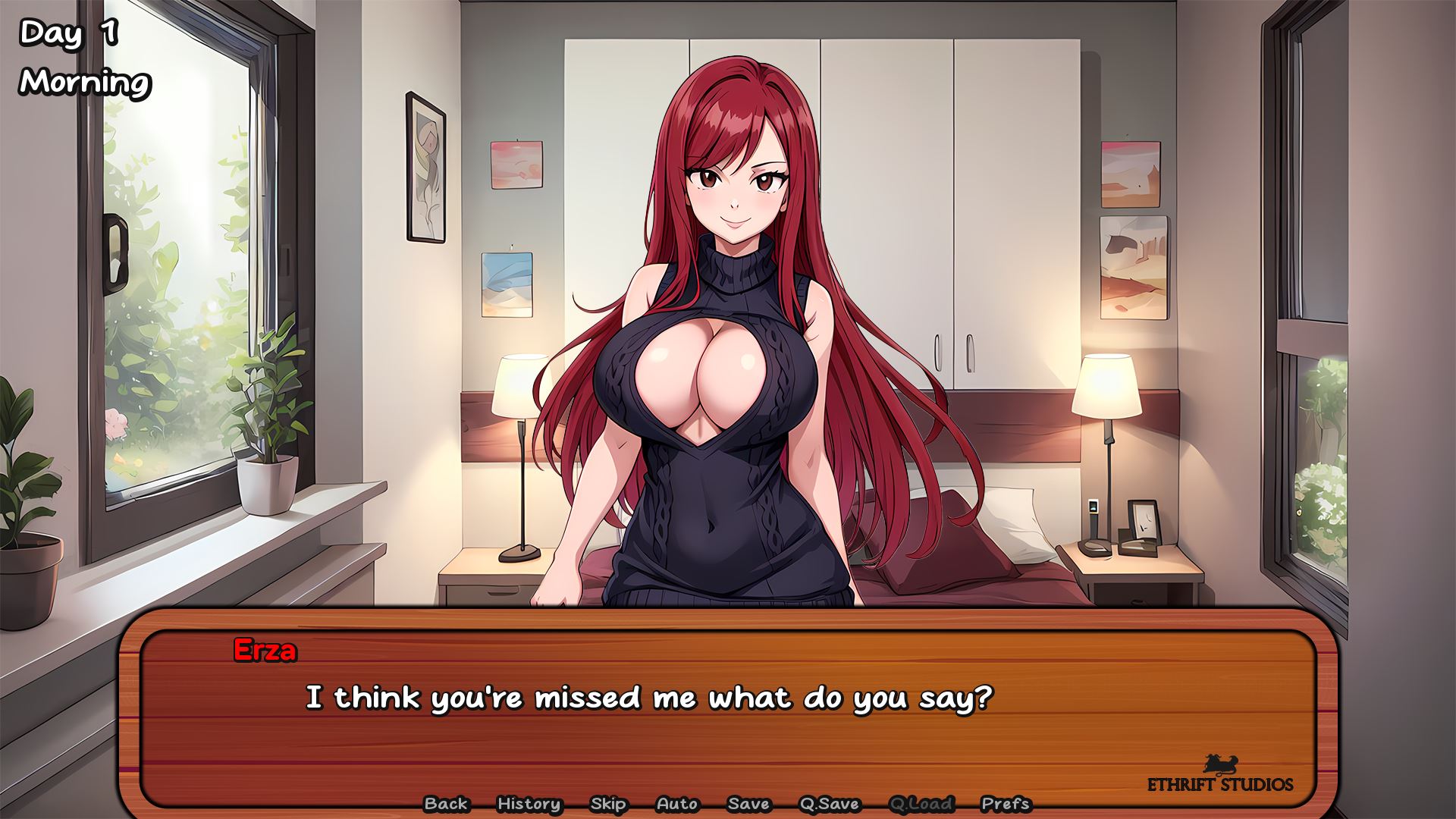Toggle Auto dialogue advance
Image resolution: width=1456 pixels, height=819 pixels.
click(676, 804)
